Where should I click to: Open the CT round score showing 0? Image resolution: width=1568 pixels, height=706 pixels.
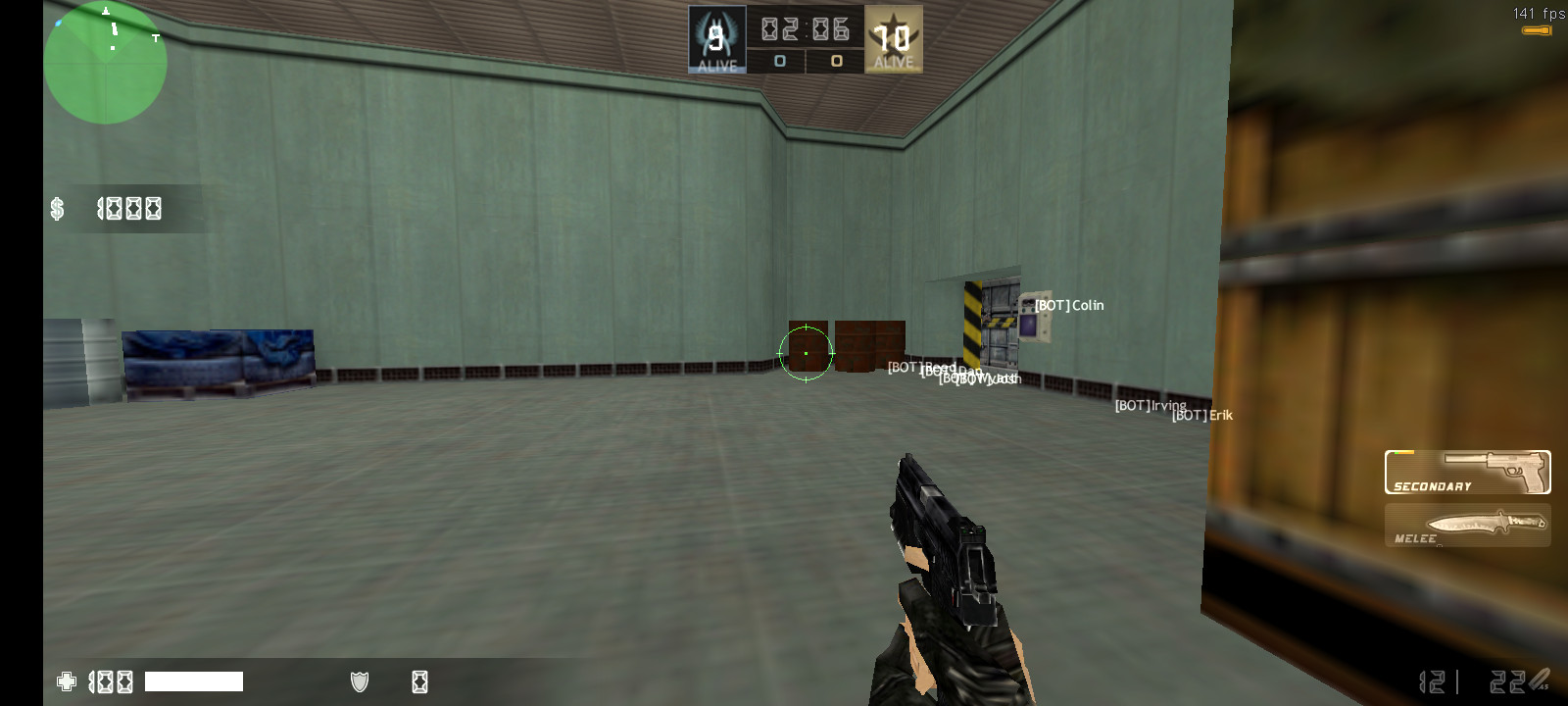click(x=779, y=61)
